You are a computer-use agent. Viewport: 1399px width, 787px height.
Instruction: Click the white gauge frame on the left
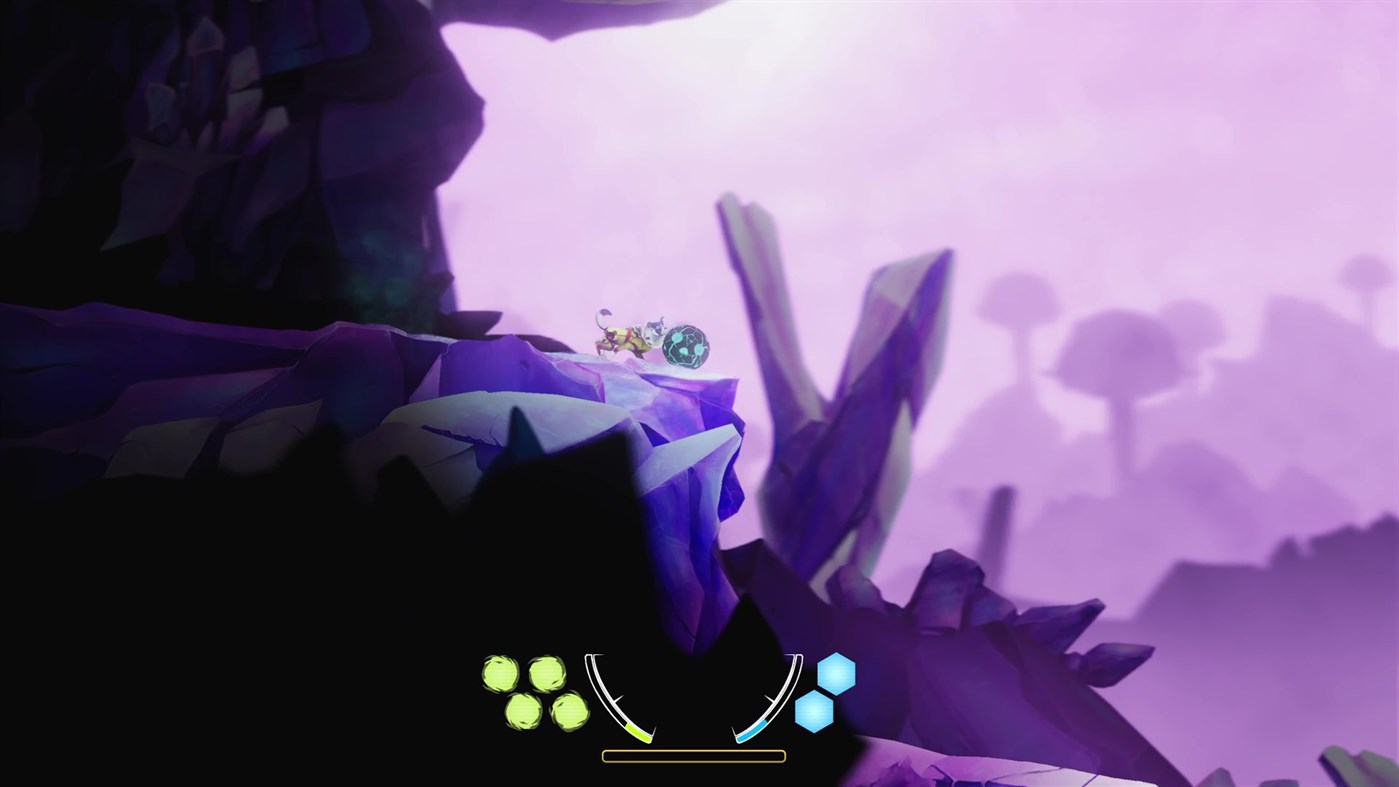[x=597, y=680]
